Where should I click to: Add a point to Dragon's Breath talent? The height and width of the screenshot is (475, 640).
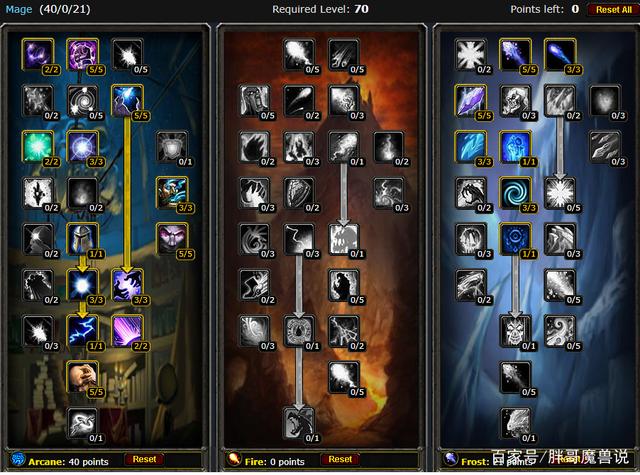click(x=298, y=422)
